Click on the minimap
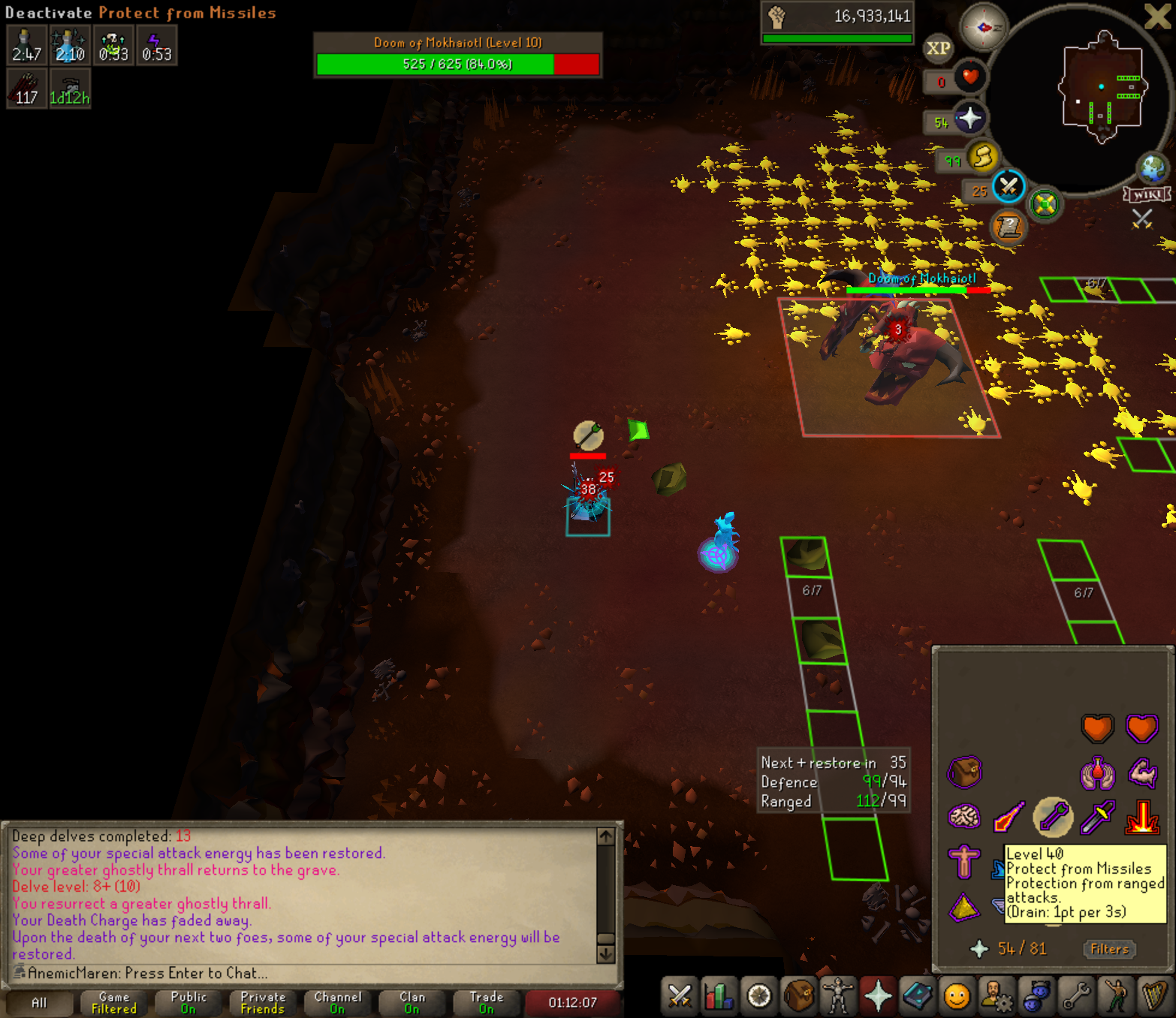This screenshot has width=1176, height=1018. tap(1101, 89)
